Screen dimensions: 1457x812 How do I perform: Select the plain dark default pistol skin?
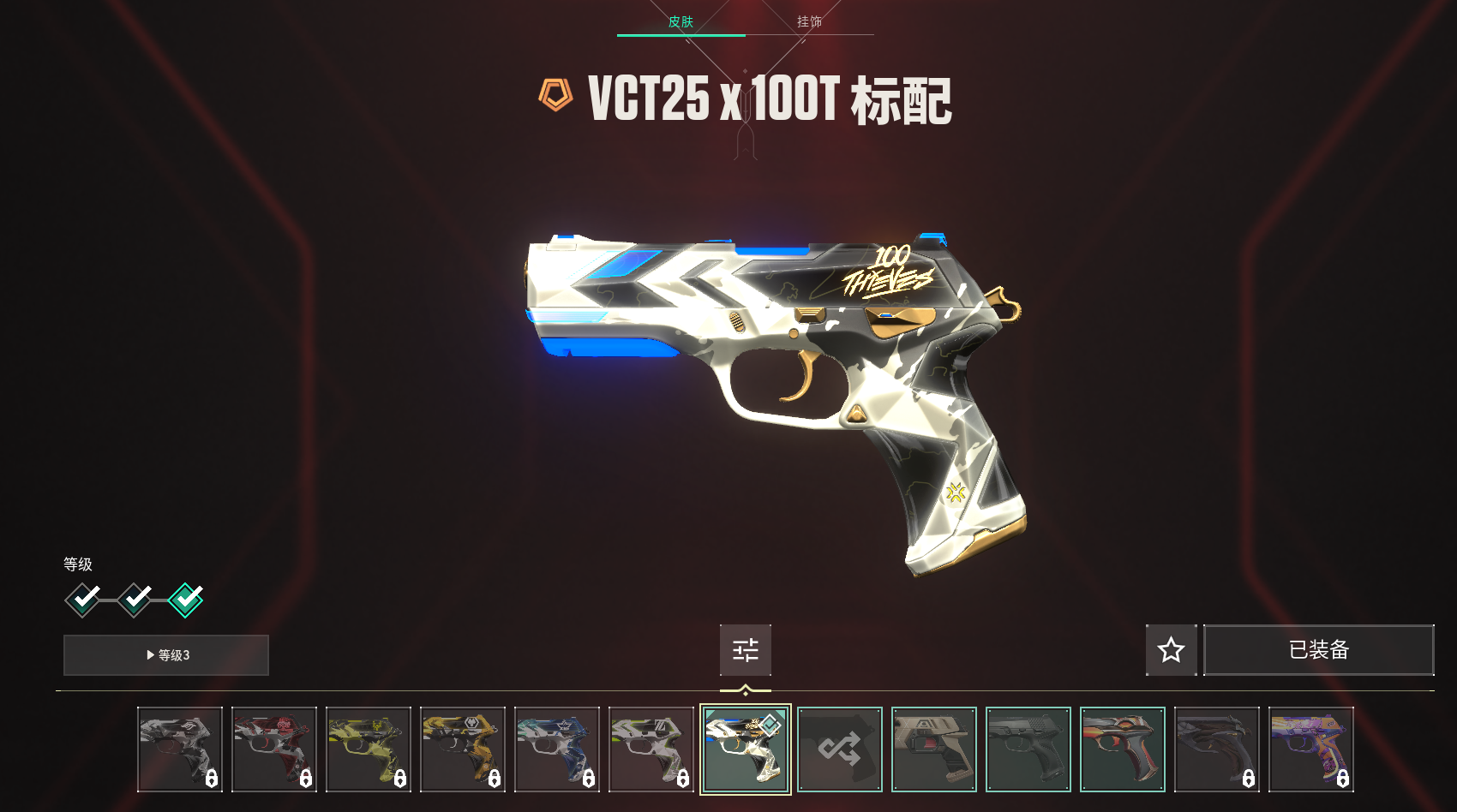(1028, 749)
